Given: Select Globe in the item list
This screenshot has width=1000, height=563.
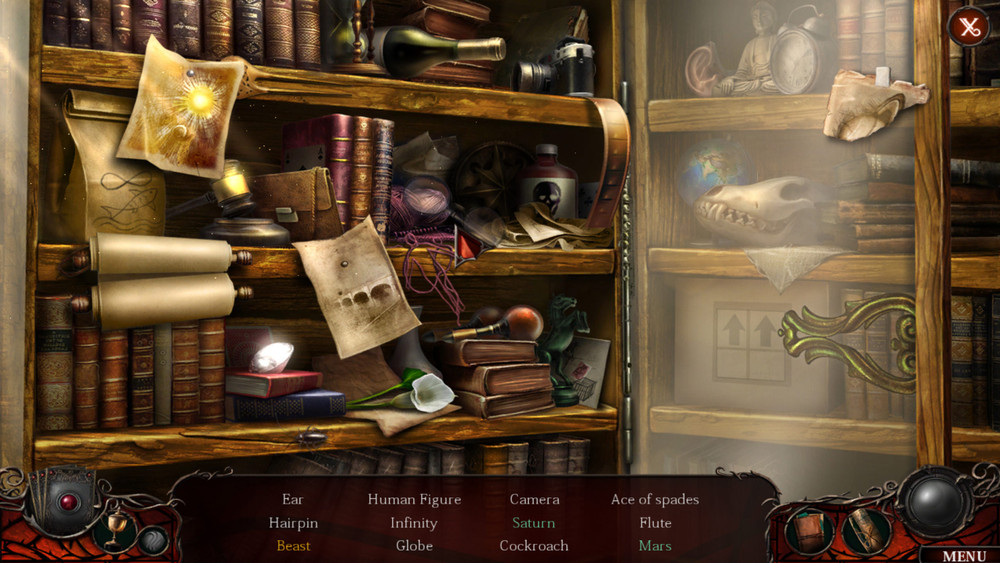Looking at the screenshot, I should pos(414,546).
